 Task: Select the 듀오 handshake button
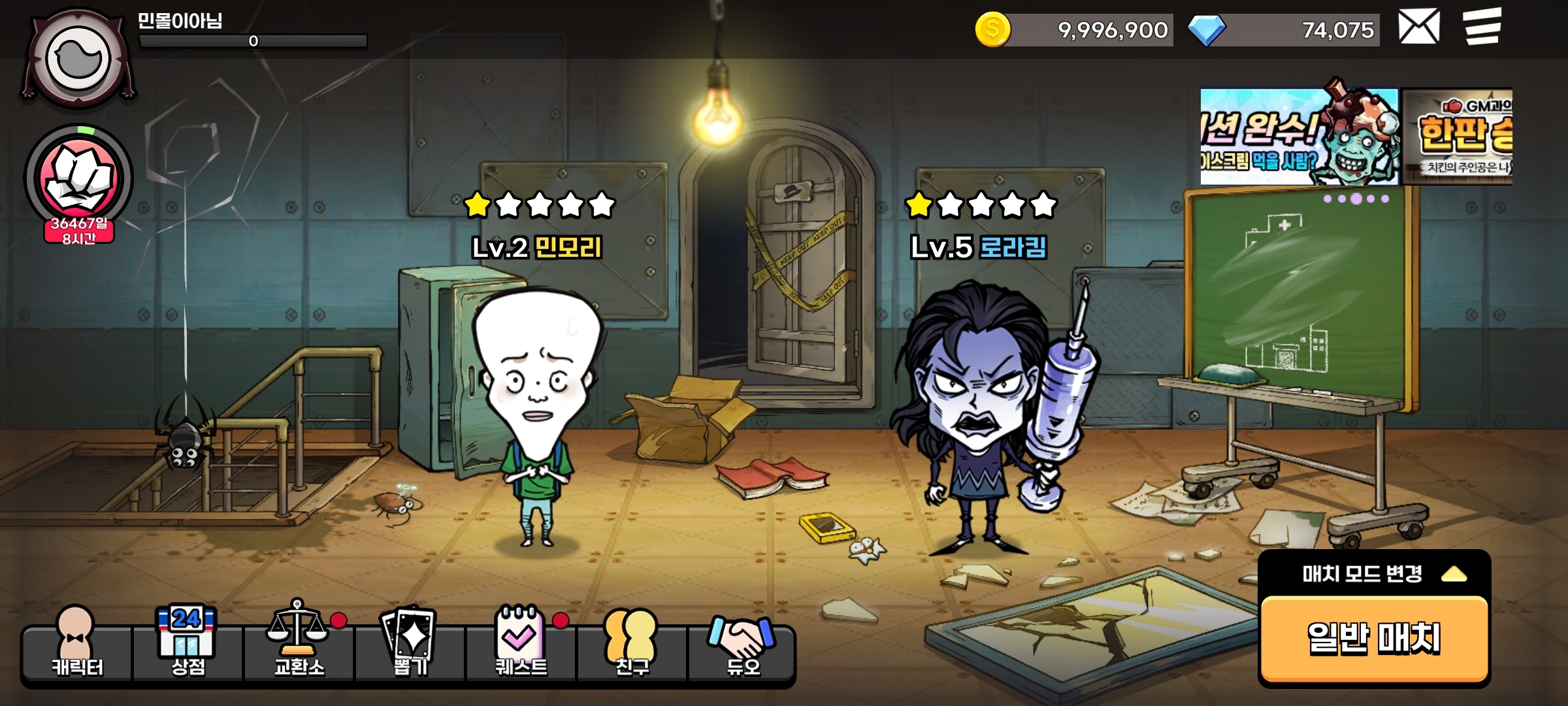pyautogui.click(x=743, y=644)
